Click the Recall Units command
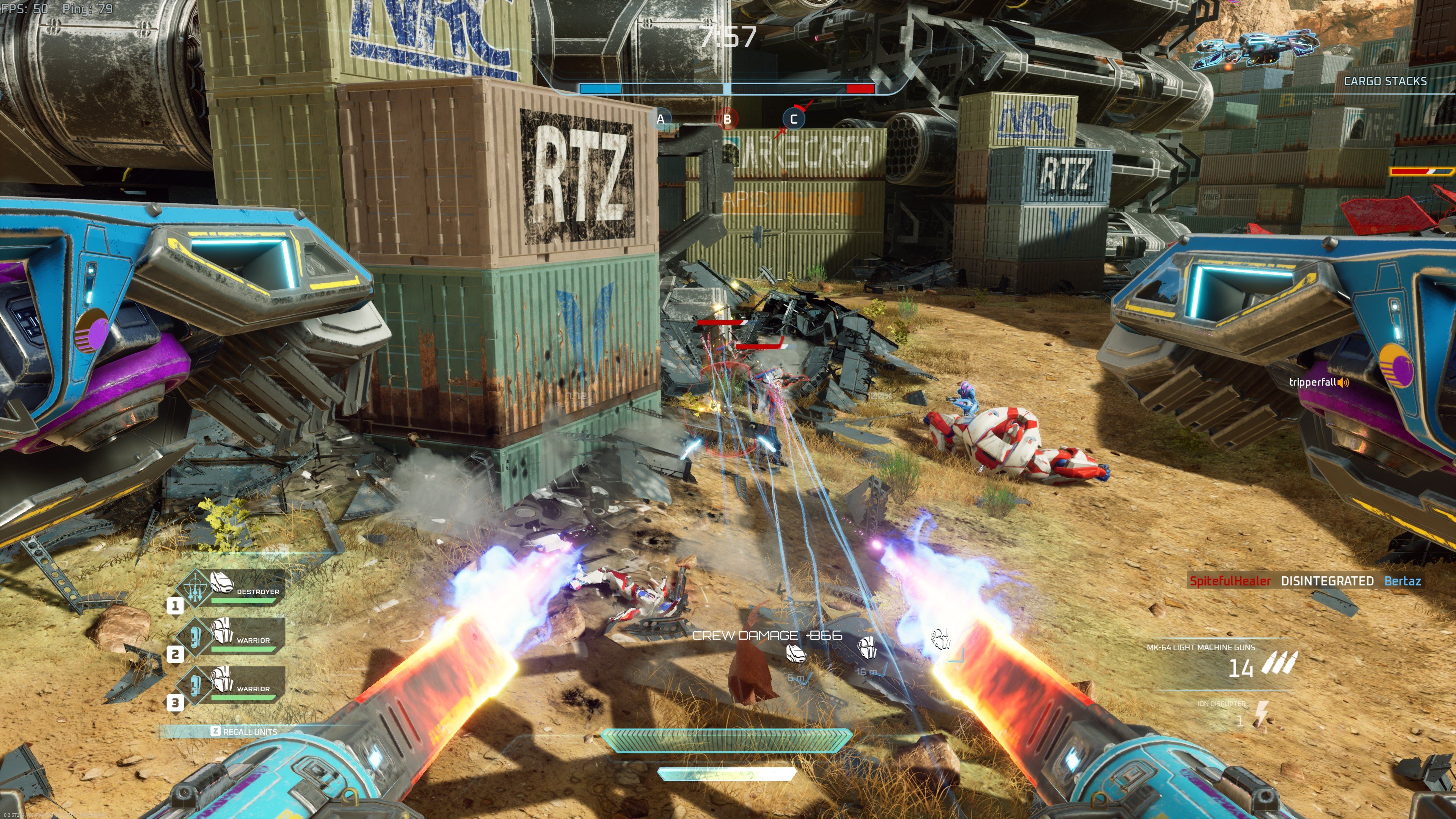Image resolution: width=1456 pixels, height=819 pixels. (x=244, y=731)
